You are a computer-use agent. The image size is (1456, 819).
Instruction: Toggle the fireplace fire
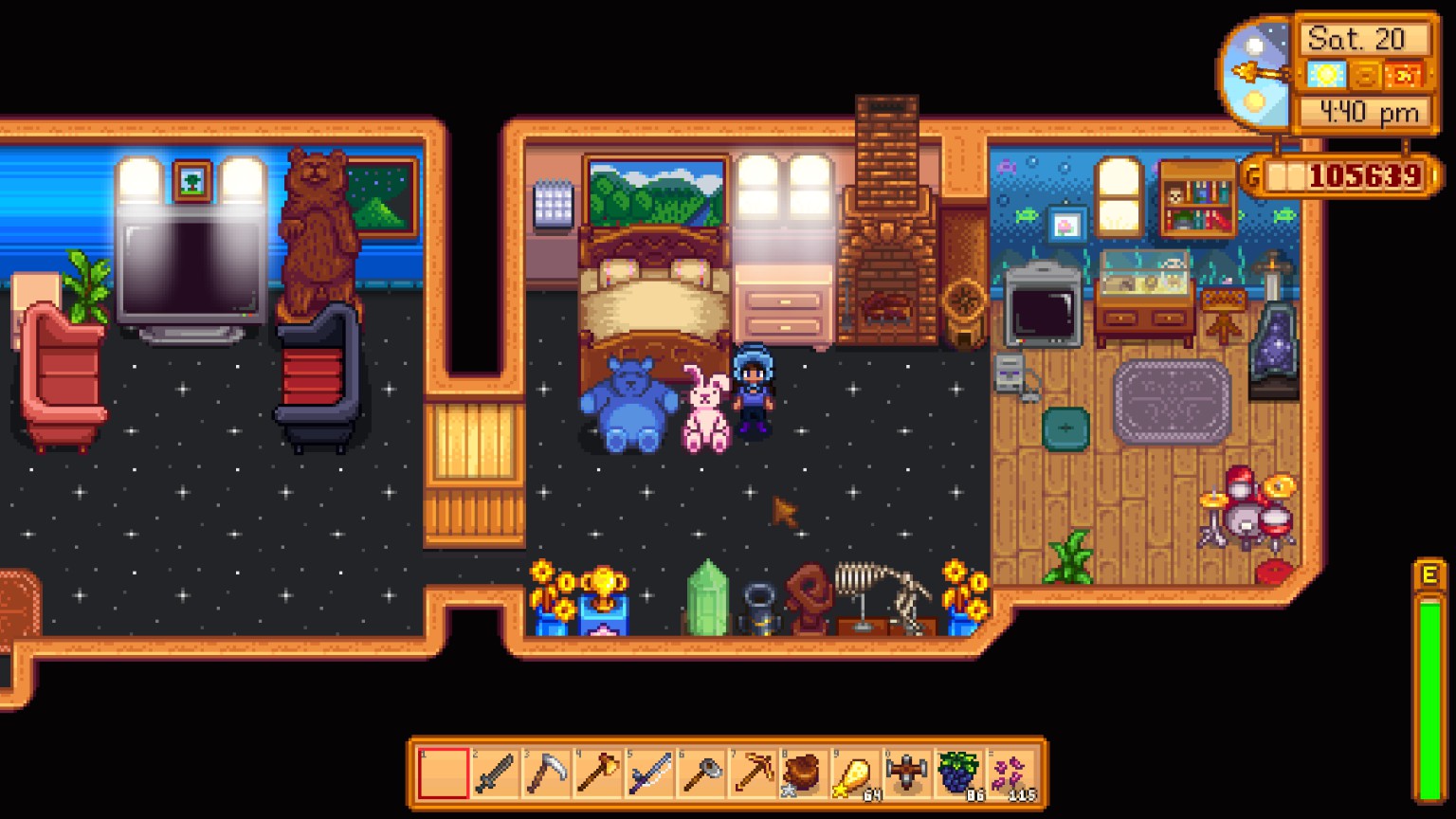tap(887, 303)
